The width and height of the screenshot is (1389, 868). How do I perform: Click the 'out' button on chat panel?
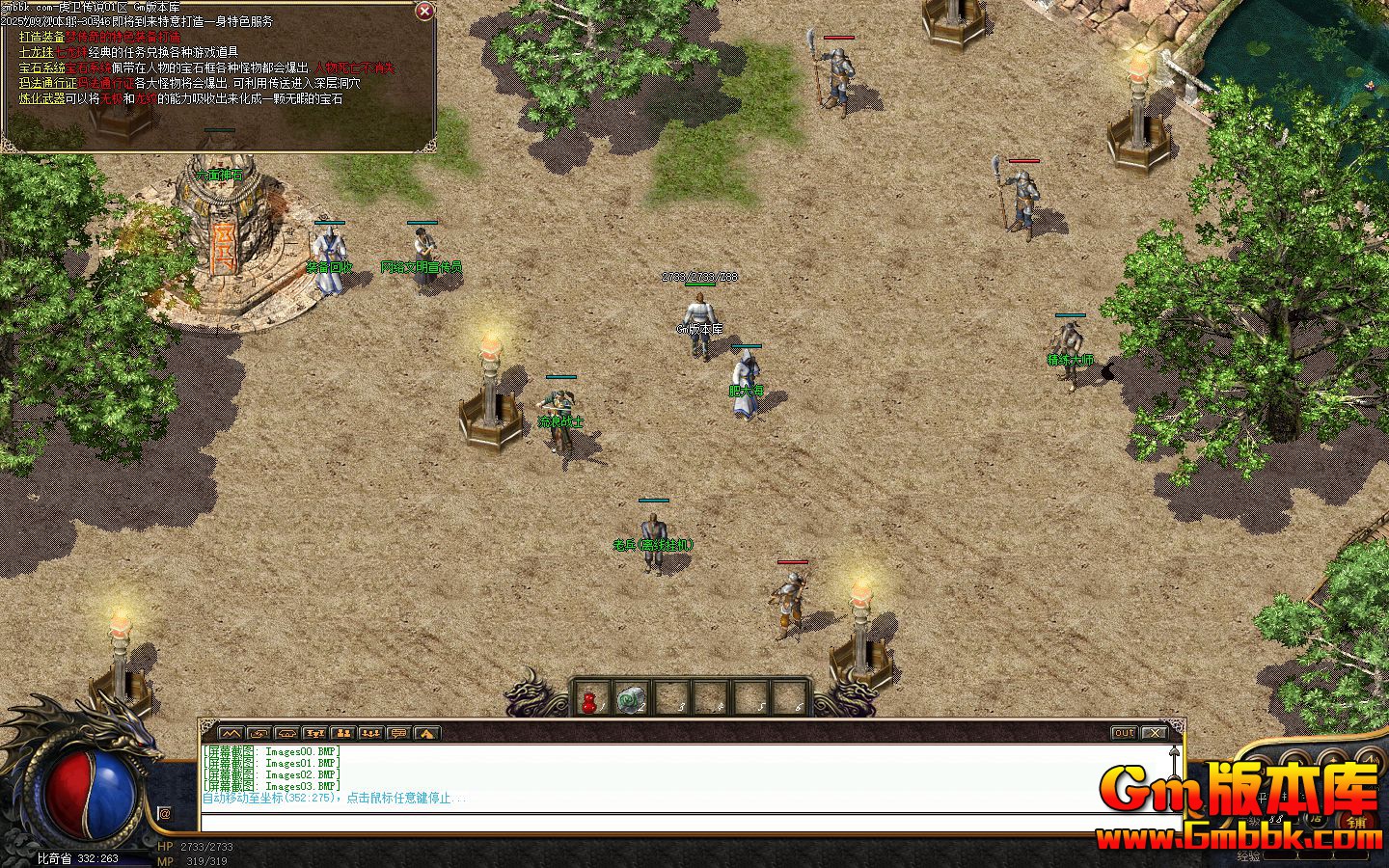tap(1124, 733)
